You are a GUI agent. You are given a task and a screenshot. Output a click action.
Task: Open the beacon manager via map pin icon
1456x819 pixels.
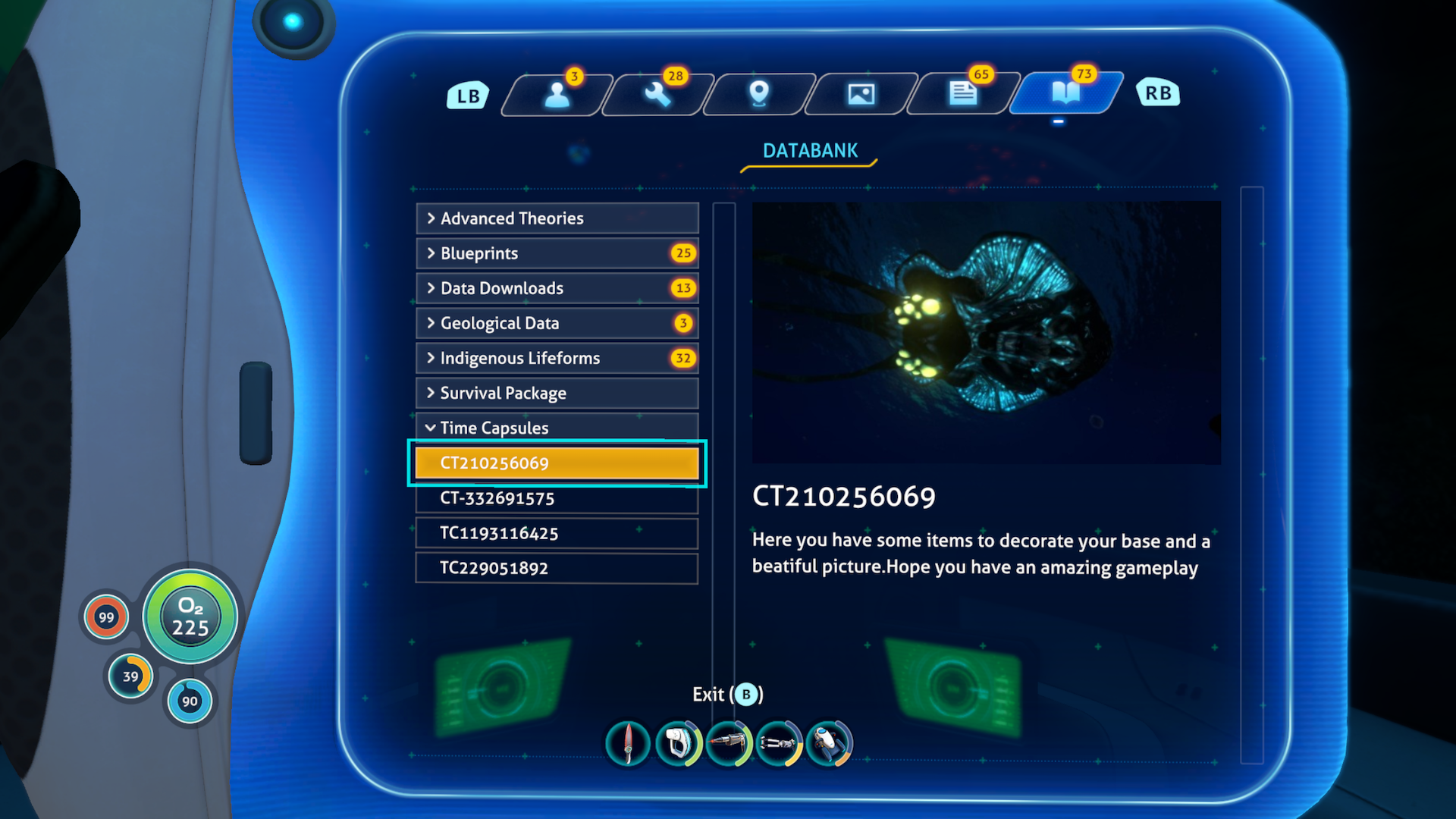(x=758, y=93)
